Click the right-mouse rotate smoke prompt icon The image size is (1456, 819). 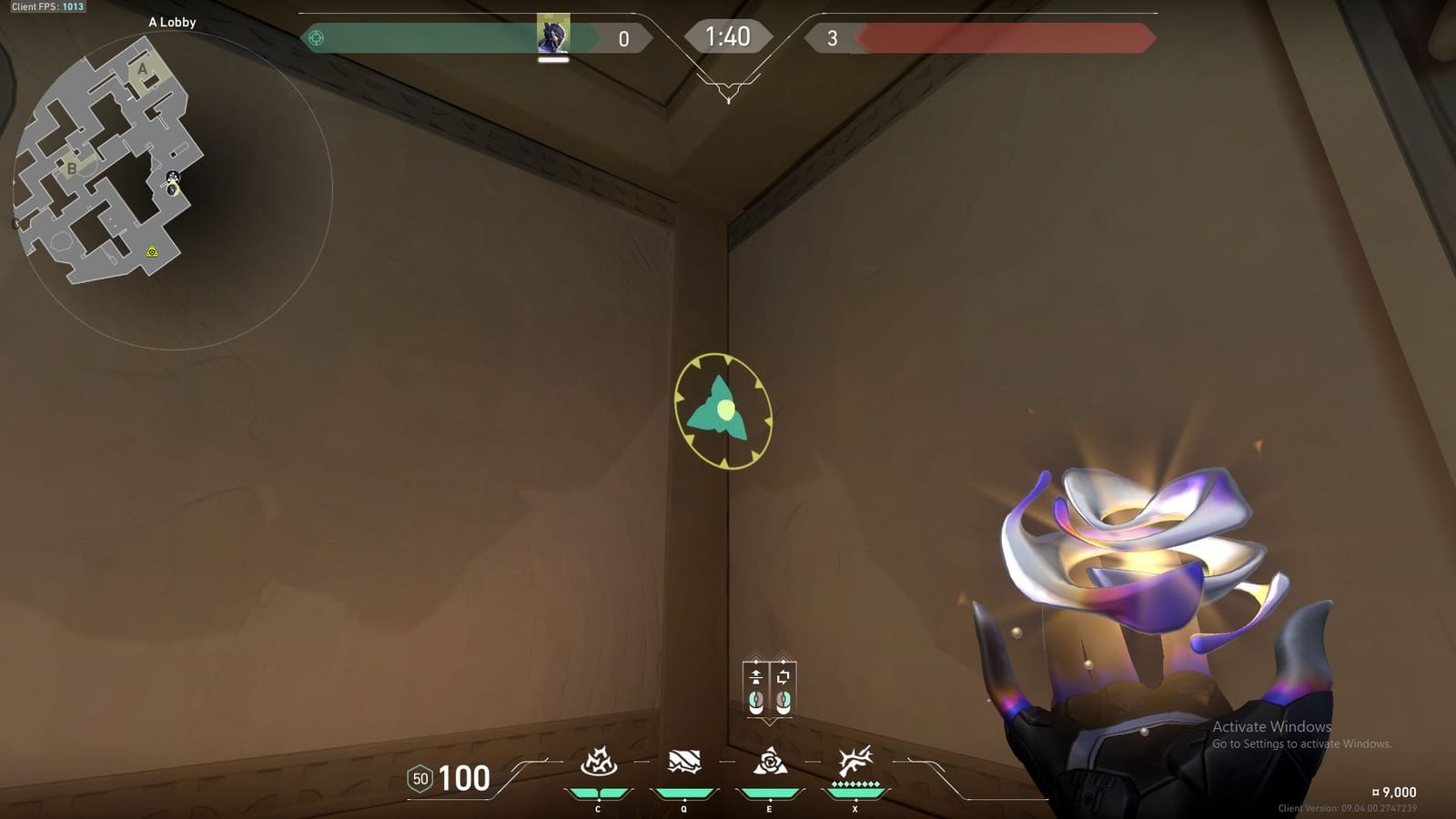click(x=782, y=687)
